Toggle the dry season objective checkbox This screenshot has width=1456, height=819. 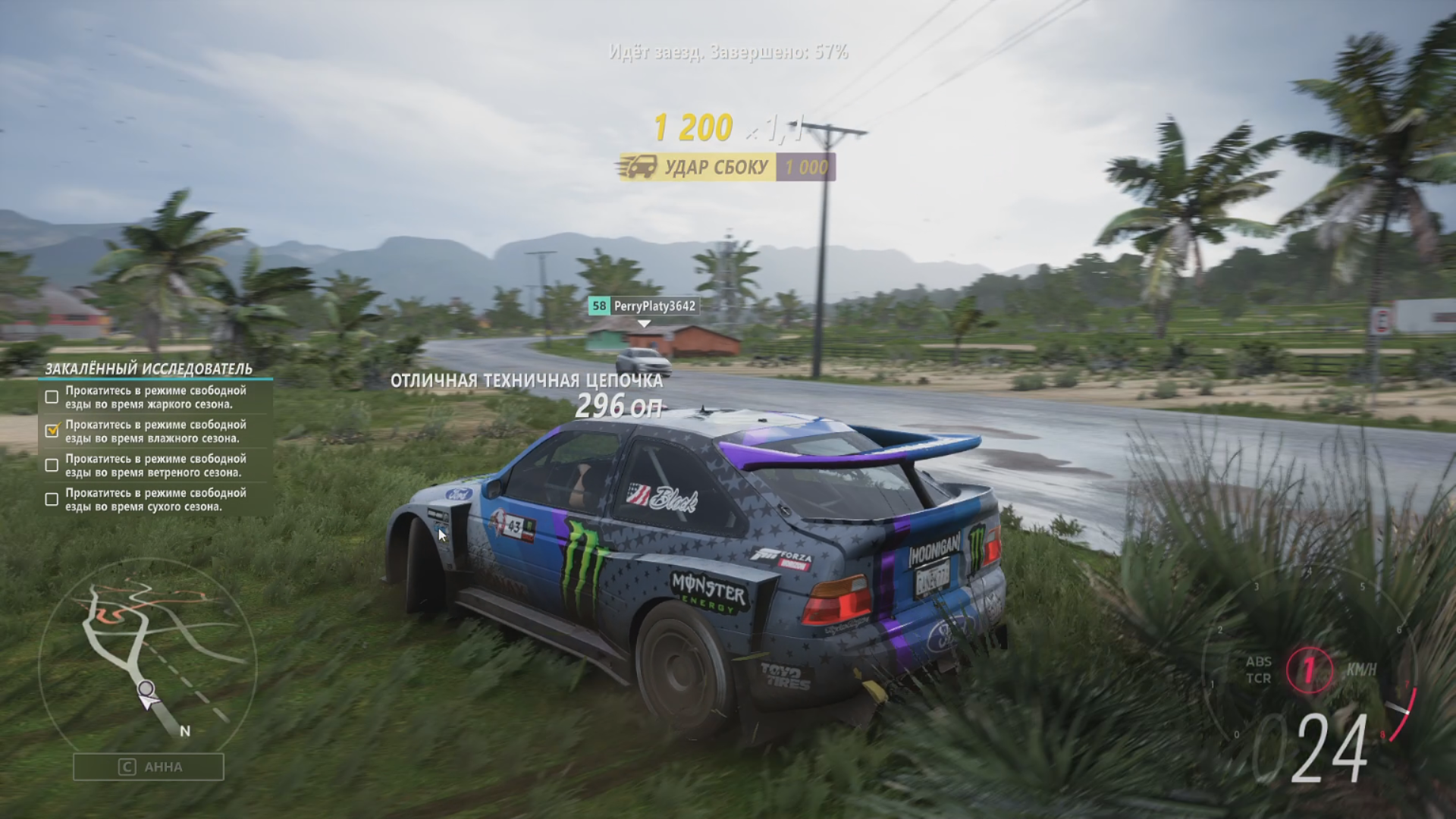[52, 499]
